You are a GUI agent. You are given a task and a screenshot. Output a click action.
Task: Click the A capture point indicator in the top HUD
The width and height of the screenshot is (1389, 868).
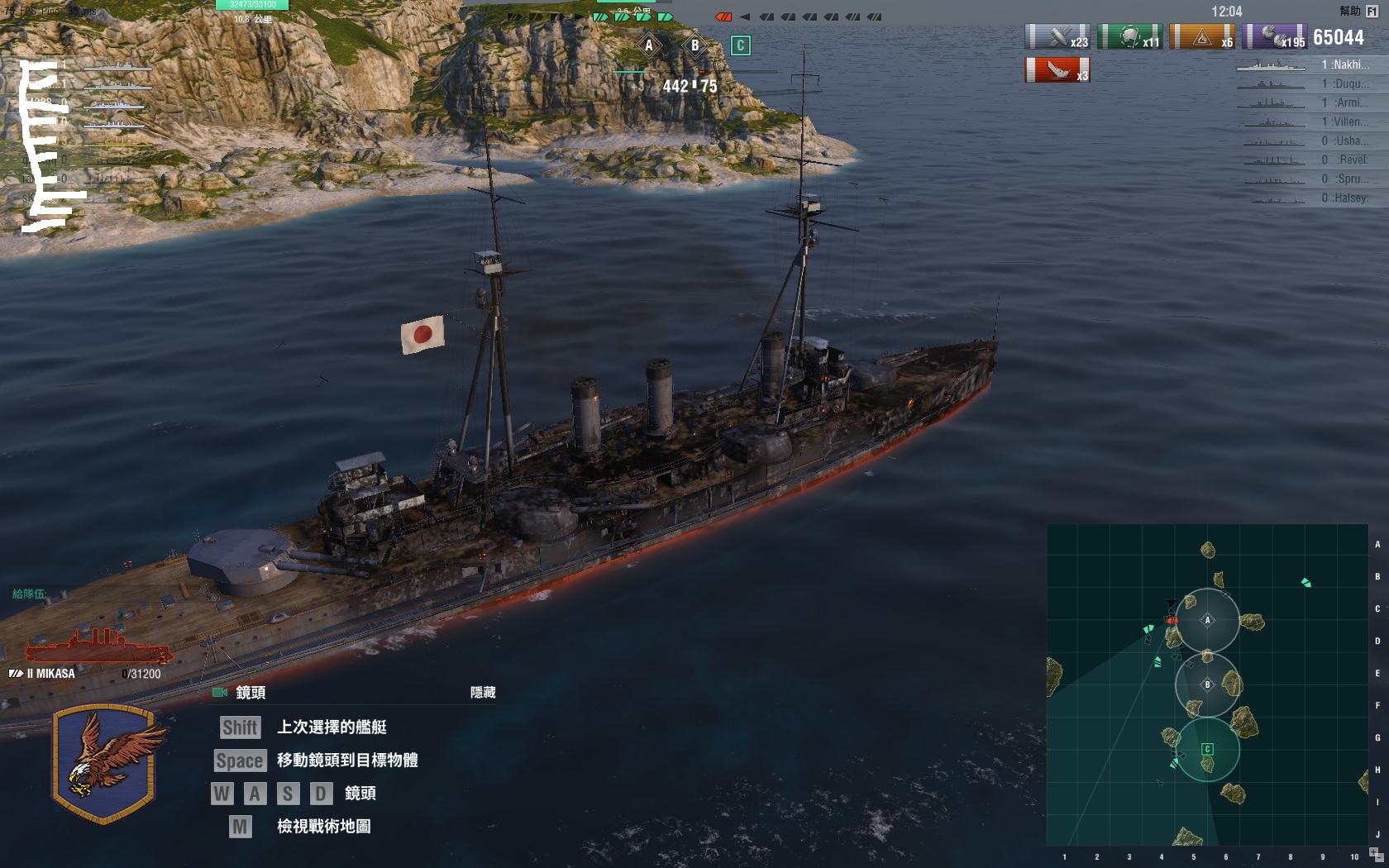click(x=649, y=45)
